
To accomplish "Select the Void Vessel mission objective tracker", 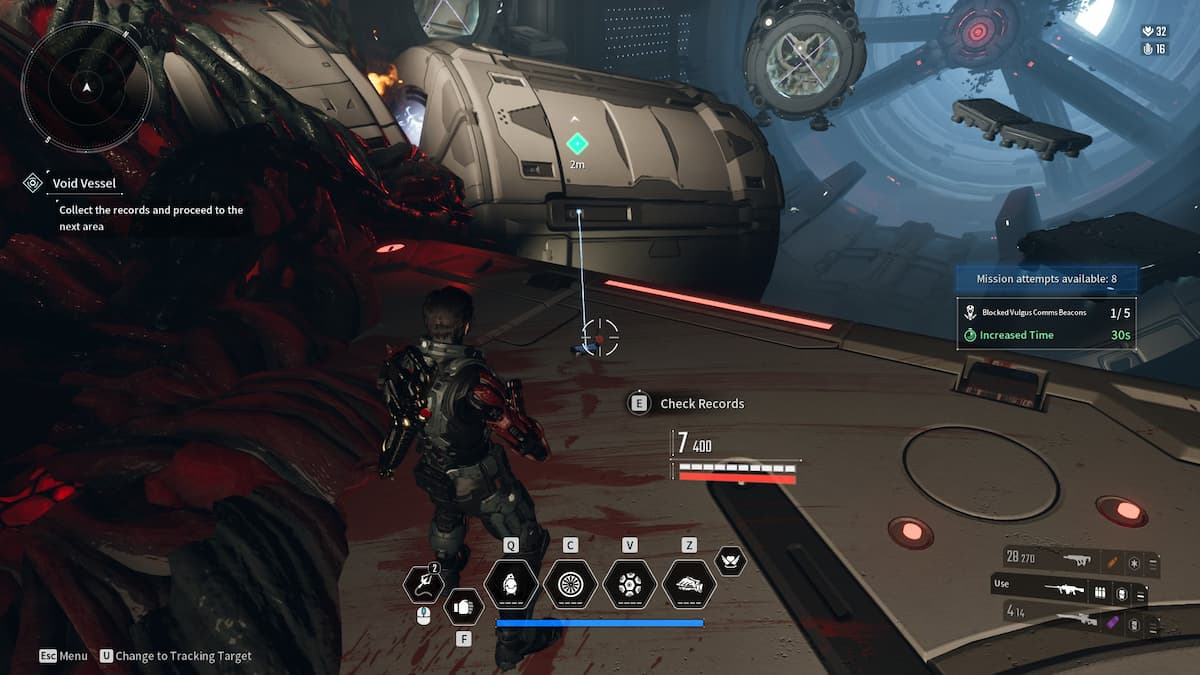I will click(x=84, y=183).
